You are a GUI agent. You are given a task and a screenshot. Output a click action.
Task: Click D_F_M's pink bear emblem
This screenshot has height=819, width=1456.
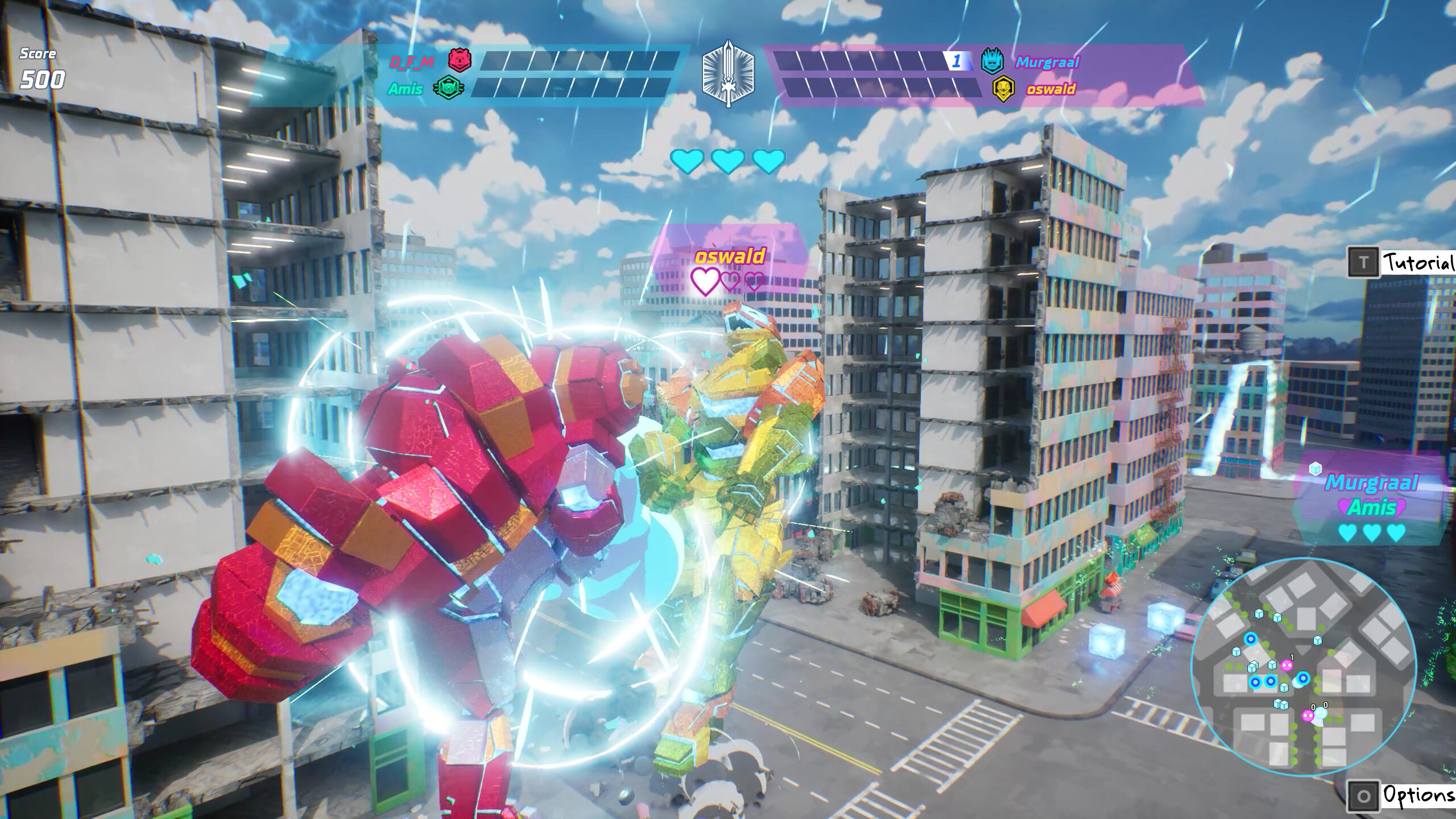(458, 61)
